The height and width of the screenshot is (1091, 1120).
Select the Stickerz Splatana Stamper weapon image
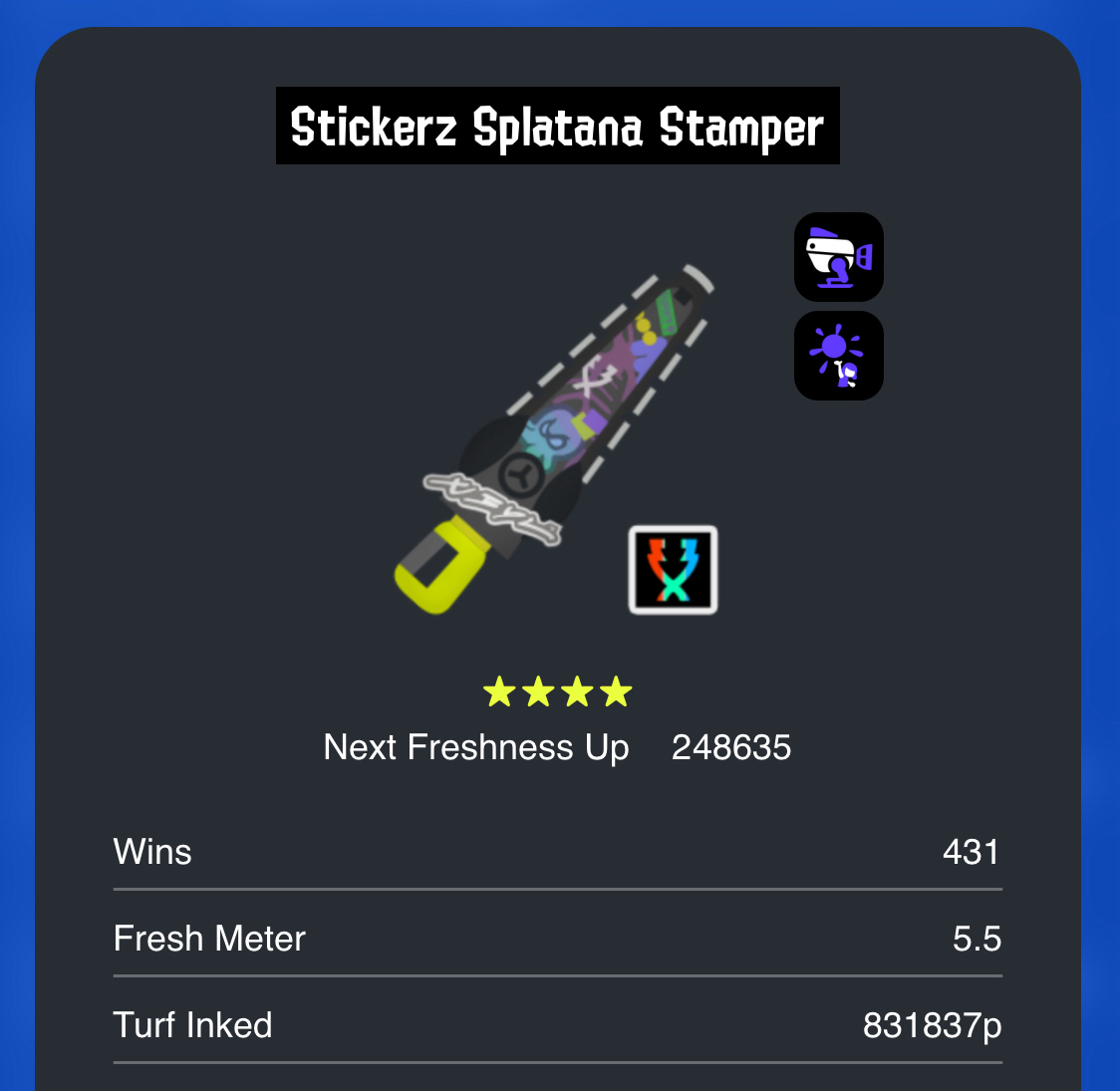(553, 438)
